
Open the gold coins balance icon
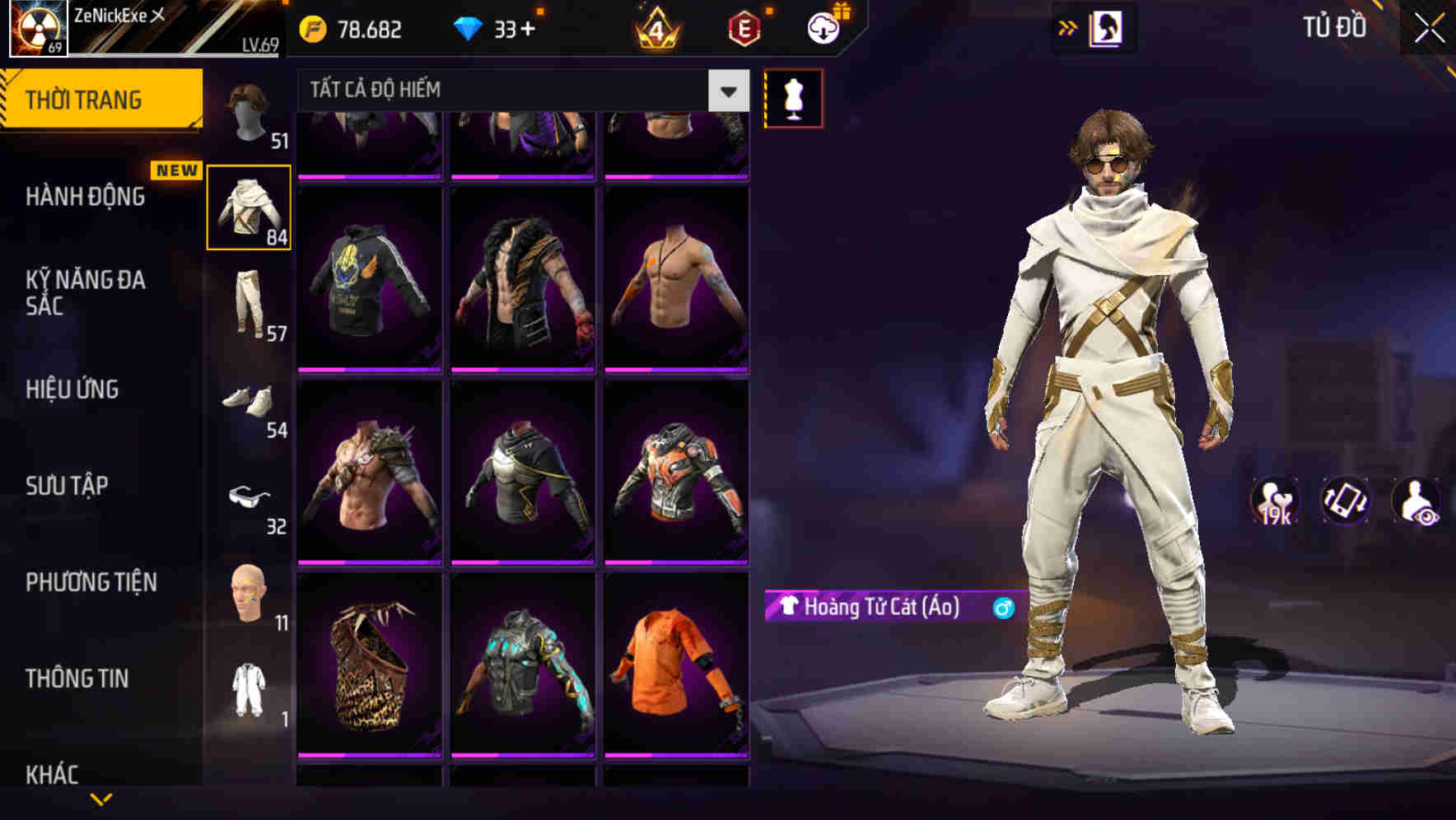coord(314,29)
